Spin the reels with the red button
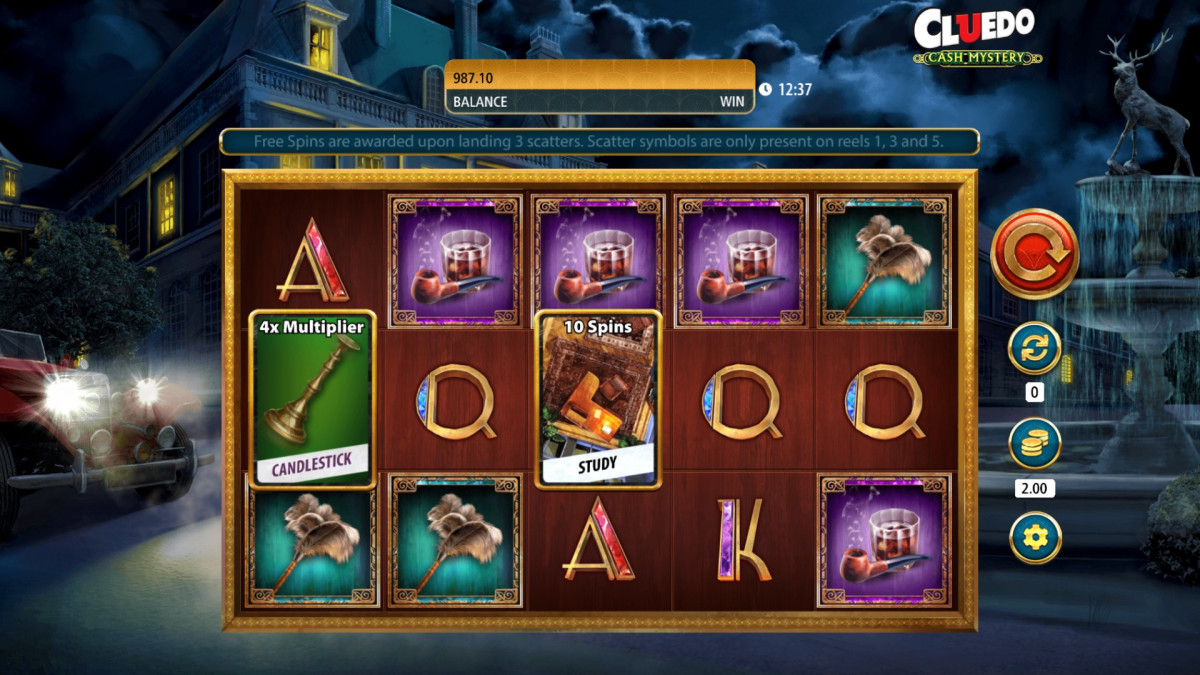Image resolution: width=1200 pixels, height=675 pixels. tap(1034, 254)
